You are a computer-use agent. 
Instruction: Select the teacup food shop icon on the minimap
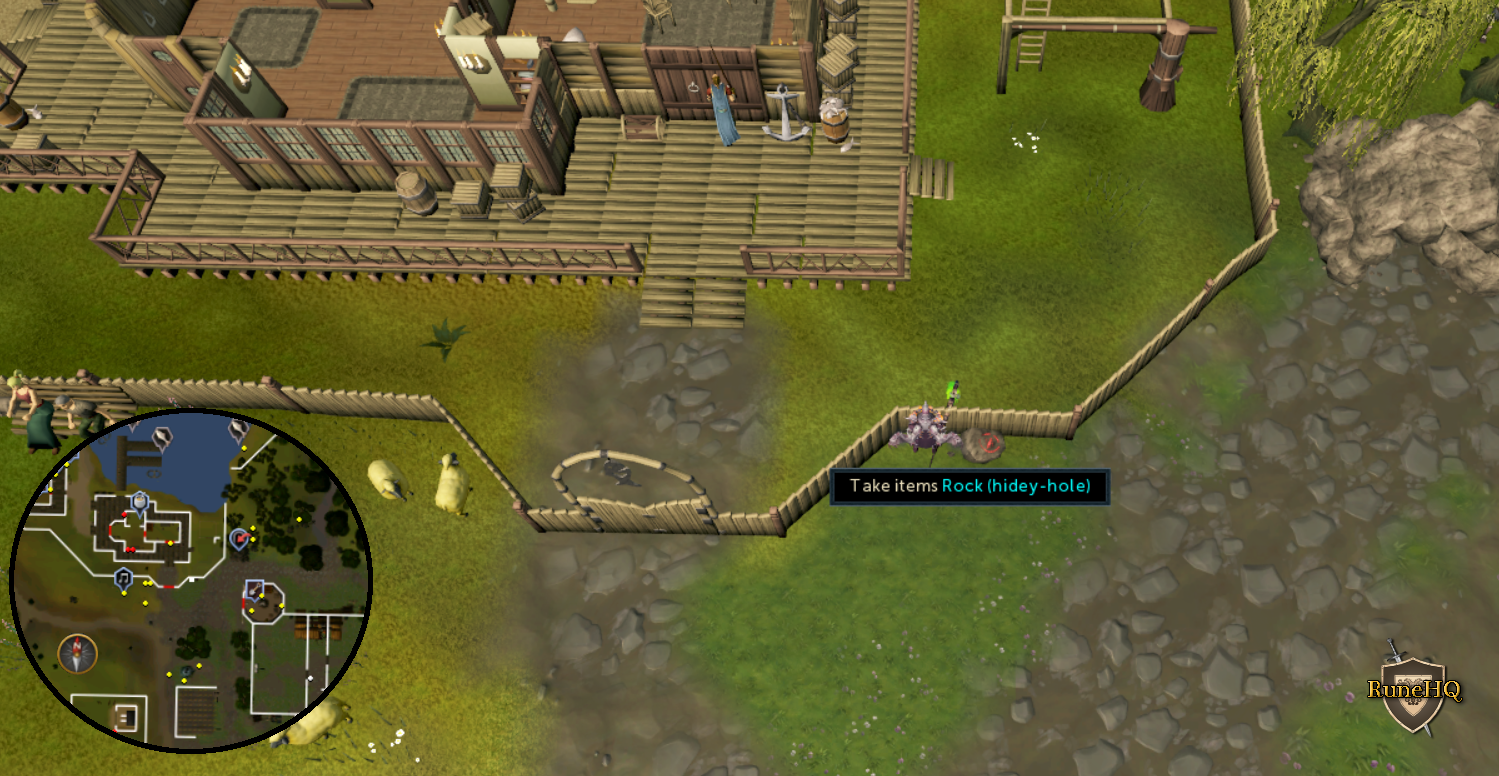click(x=139, y=502)
